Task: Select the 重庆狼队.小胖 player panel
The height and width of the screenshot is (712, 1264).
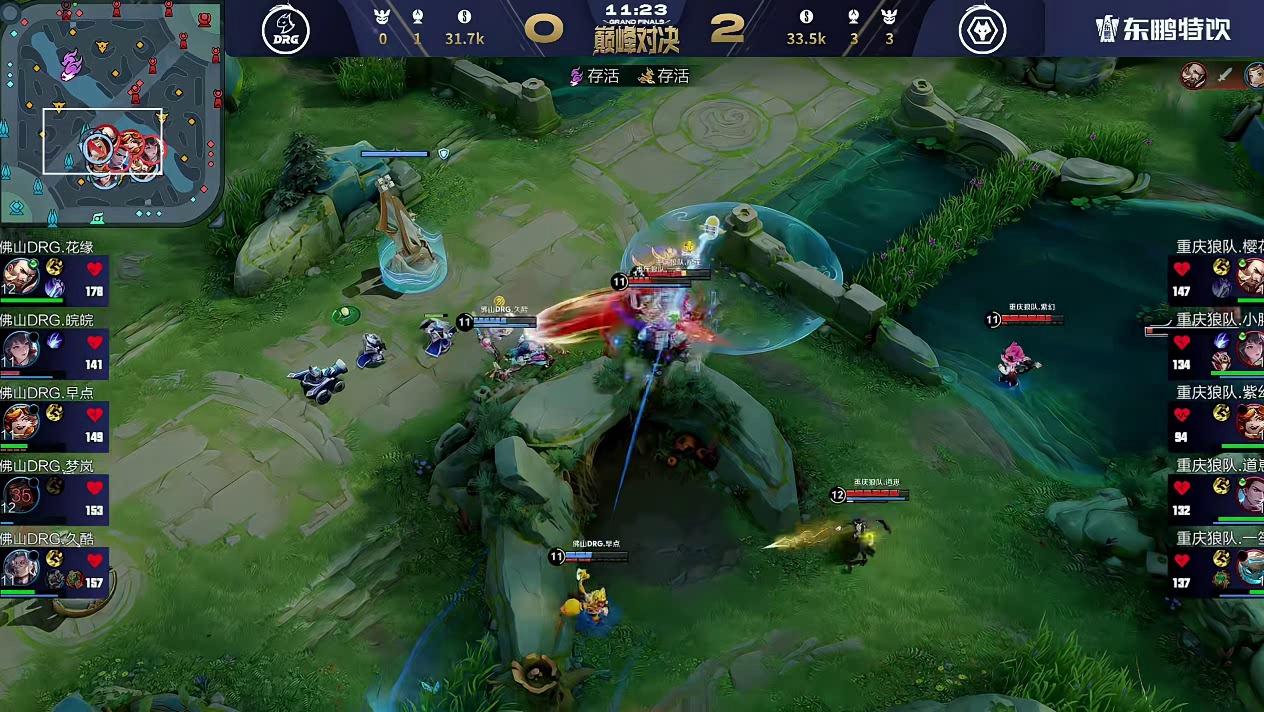Action: (1216, 347)
